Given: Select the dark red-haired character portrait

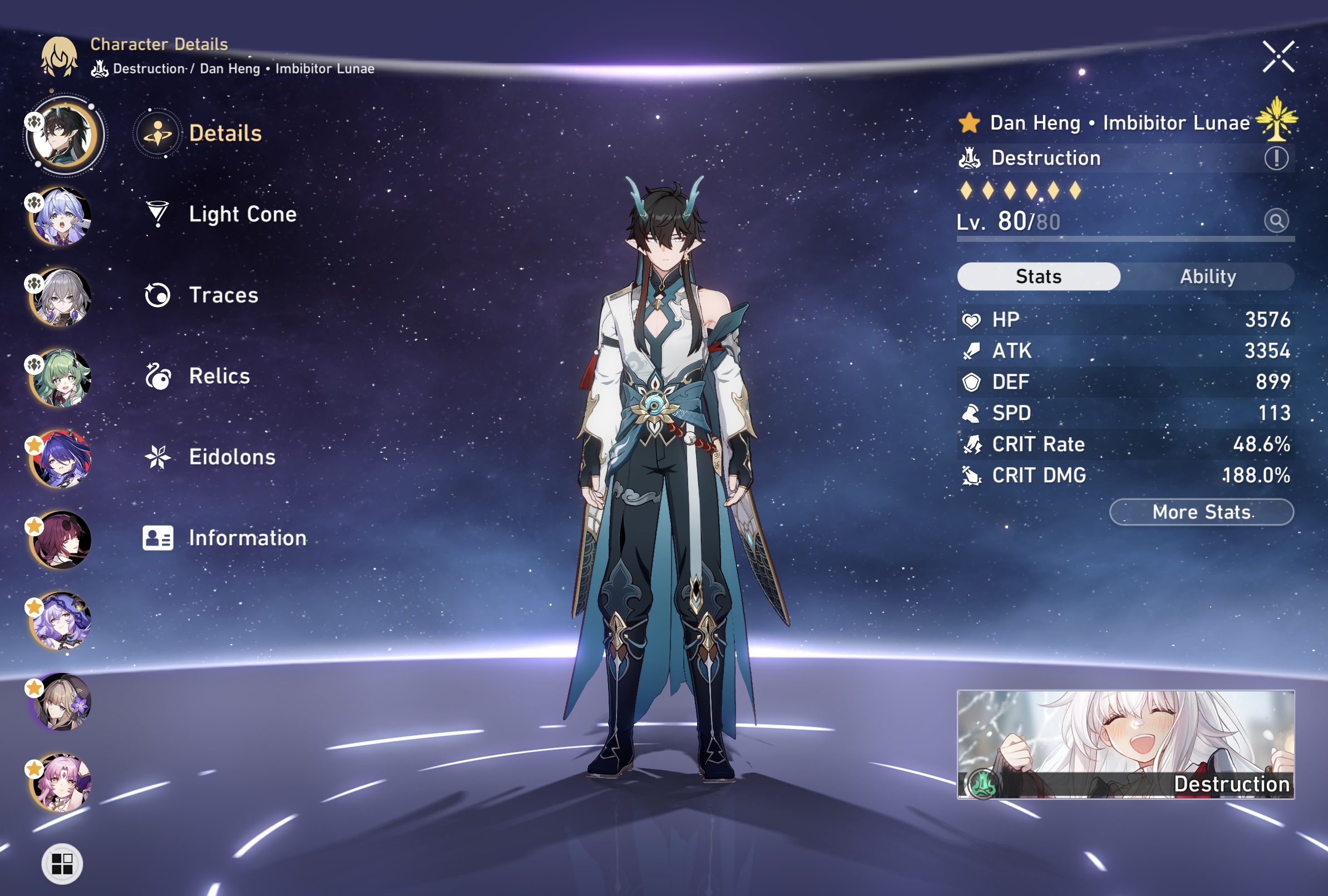Looking at the screenshot, I should [62, 540].
